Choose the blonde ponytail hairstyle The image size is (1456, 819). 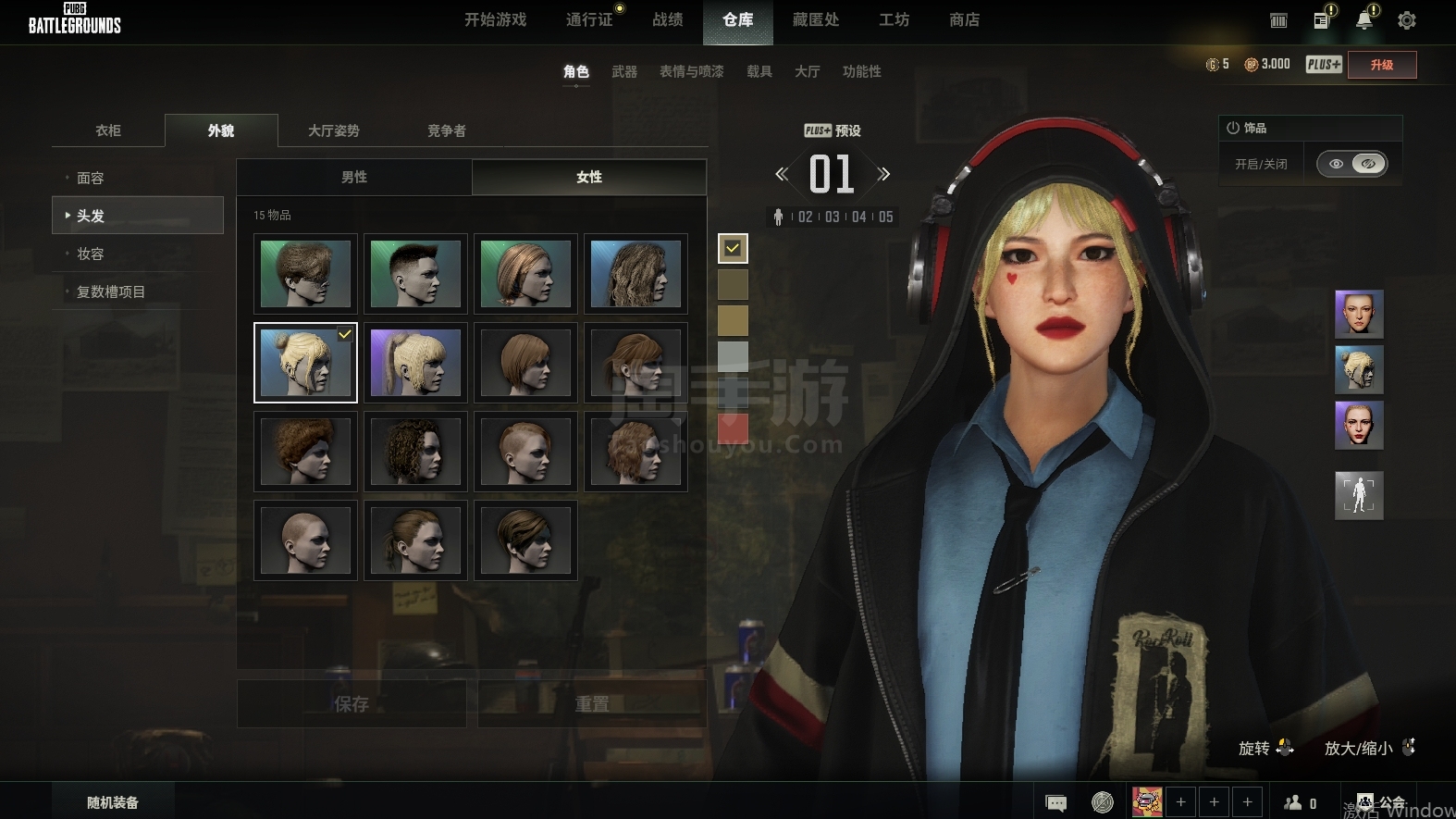pyautogui.click(x=415, y=363)
